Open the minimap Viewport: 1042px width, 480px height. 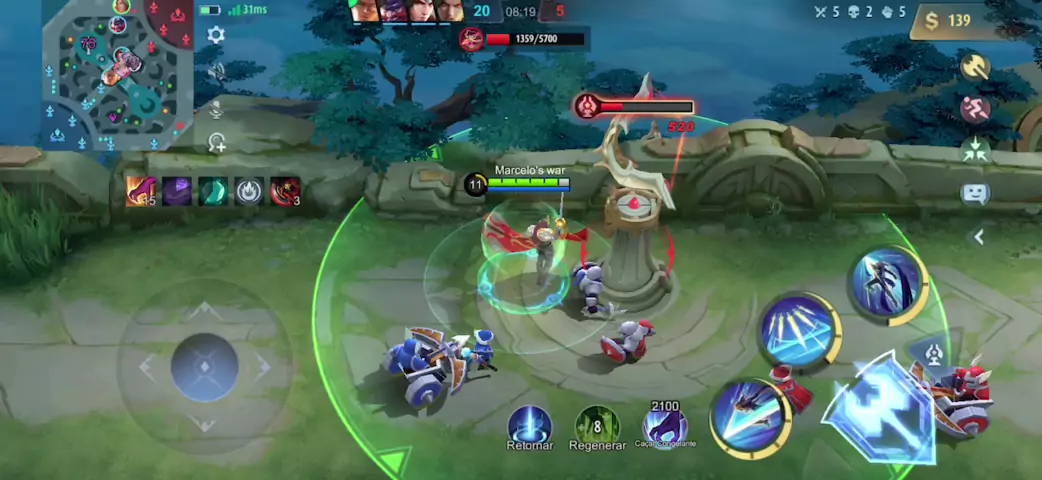point(118,73)
